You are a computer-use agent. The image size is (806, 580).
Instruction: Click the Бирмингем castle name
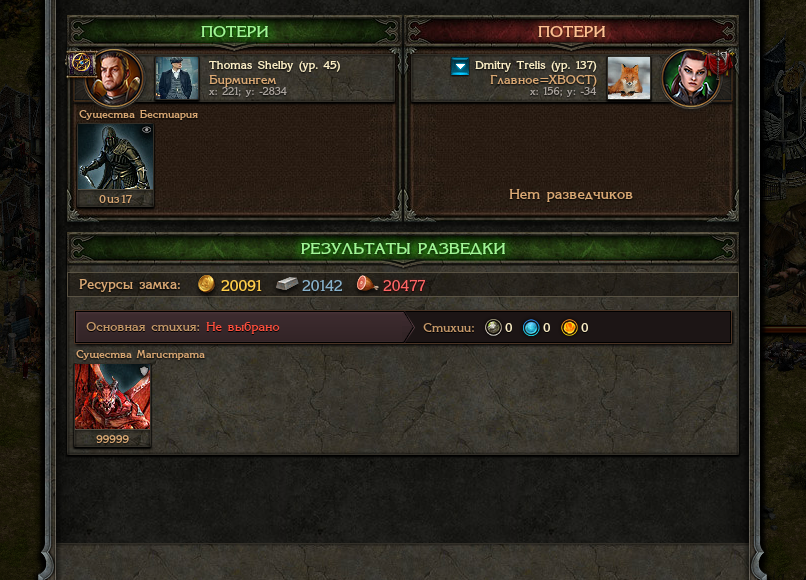242,79
